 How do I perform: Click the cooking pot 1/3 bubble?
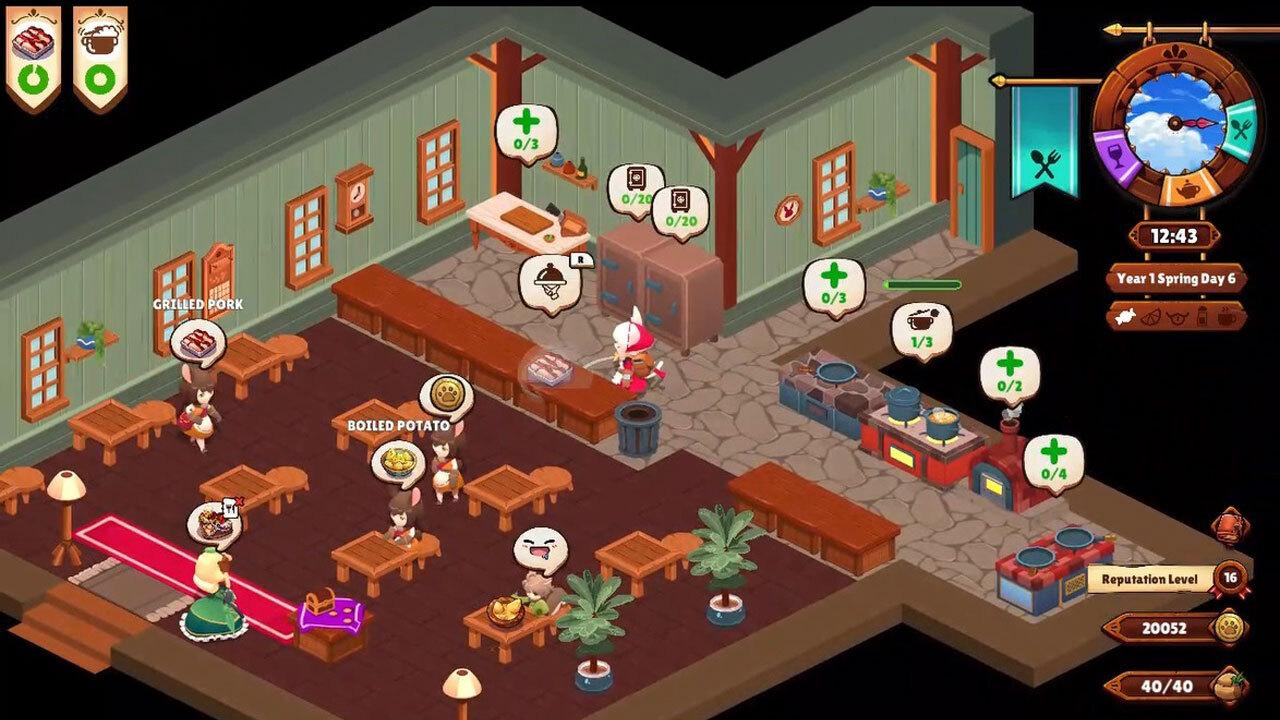click(x=920, y=327)
